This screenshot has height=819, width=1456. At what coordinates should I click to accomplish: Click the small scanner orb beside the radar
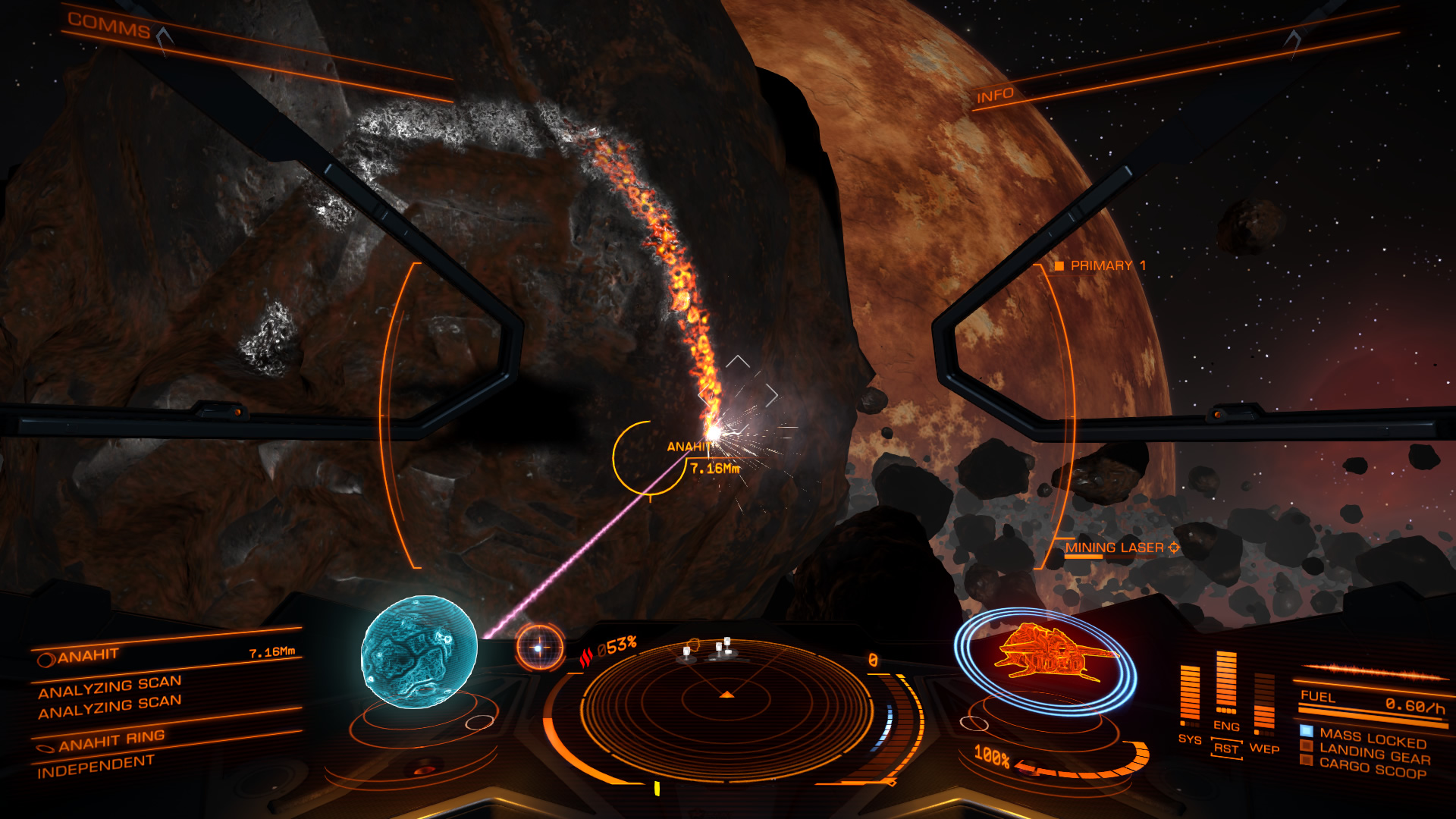point(541,648)
